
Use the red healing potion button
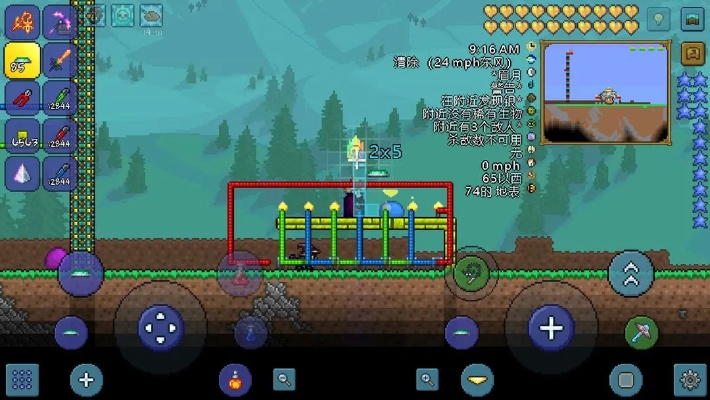[240, 274]
